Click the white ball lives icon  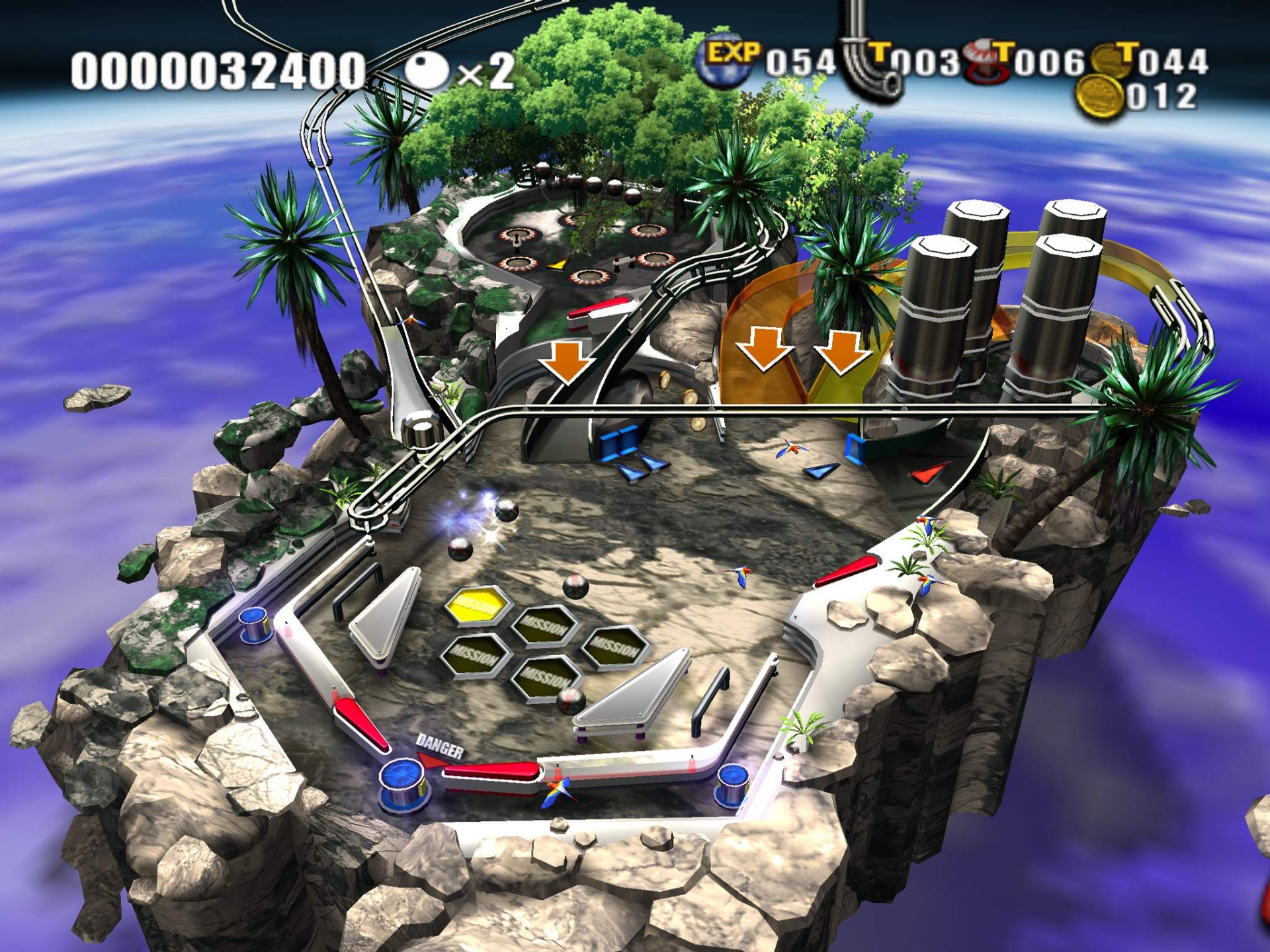[427, 71]
